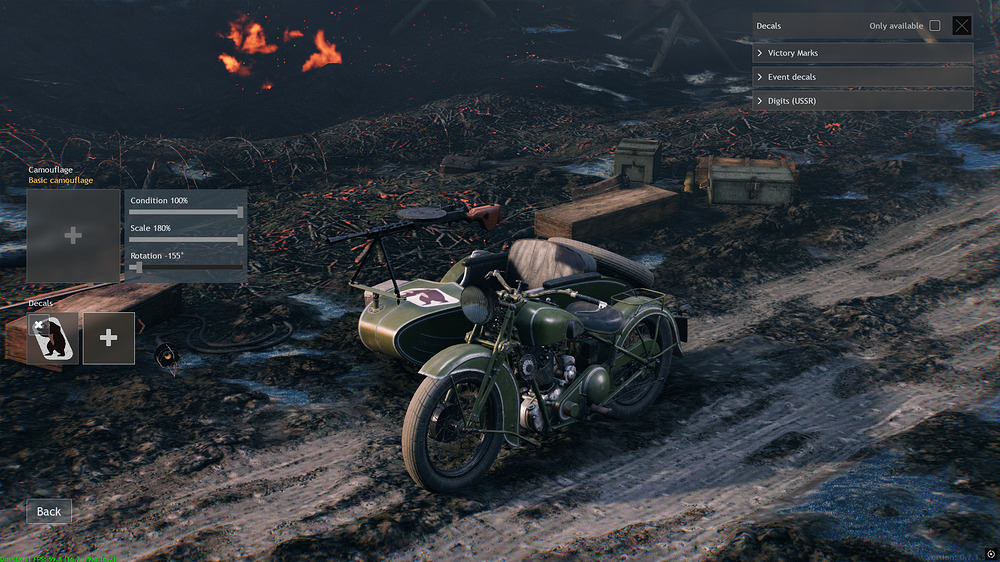Viewport: 1000px width, 562px height.
Task: Click the Back button
Action: point(49,511)
